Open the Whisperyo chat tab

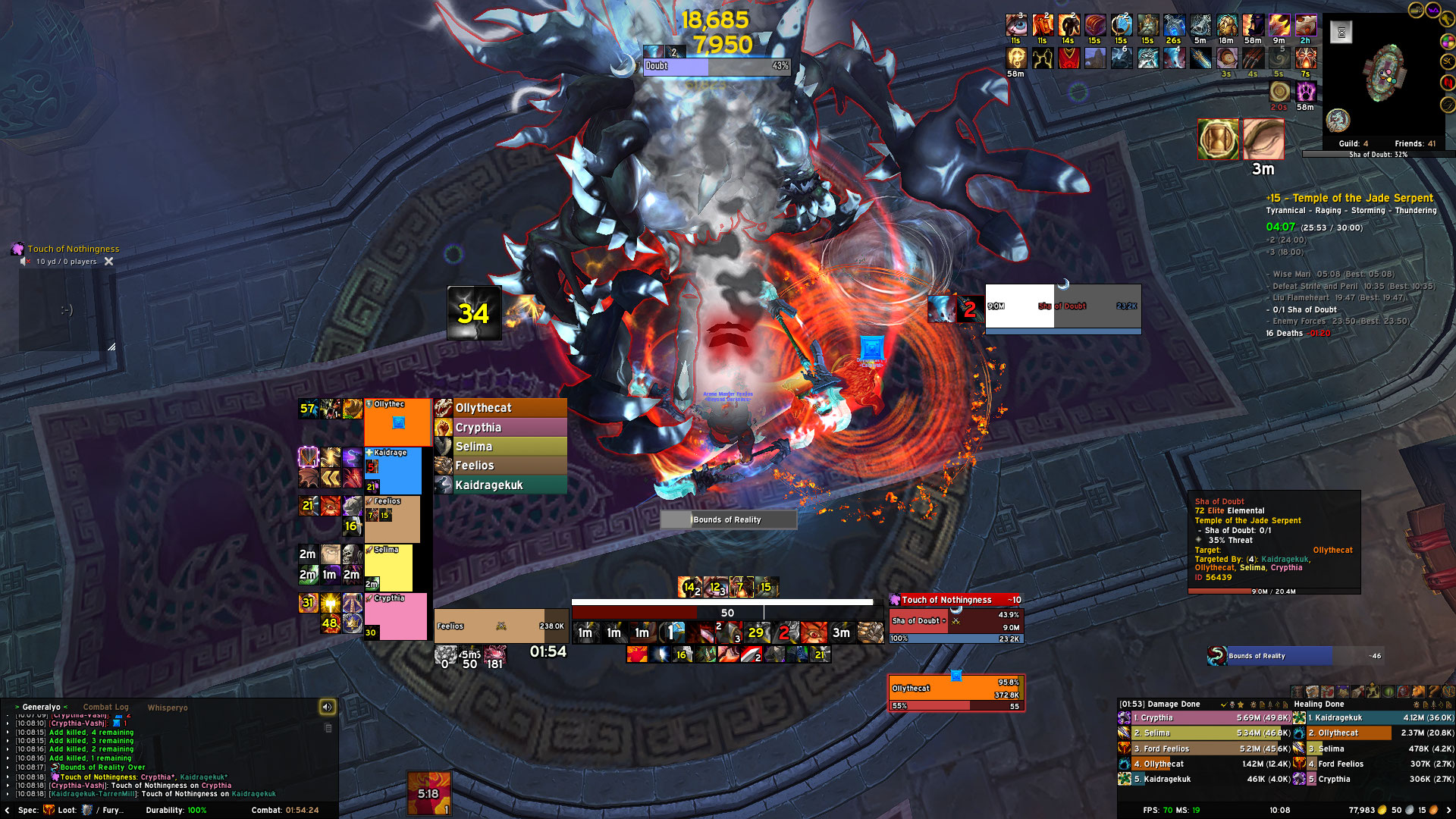[167, 708]
